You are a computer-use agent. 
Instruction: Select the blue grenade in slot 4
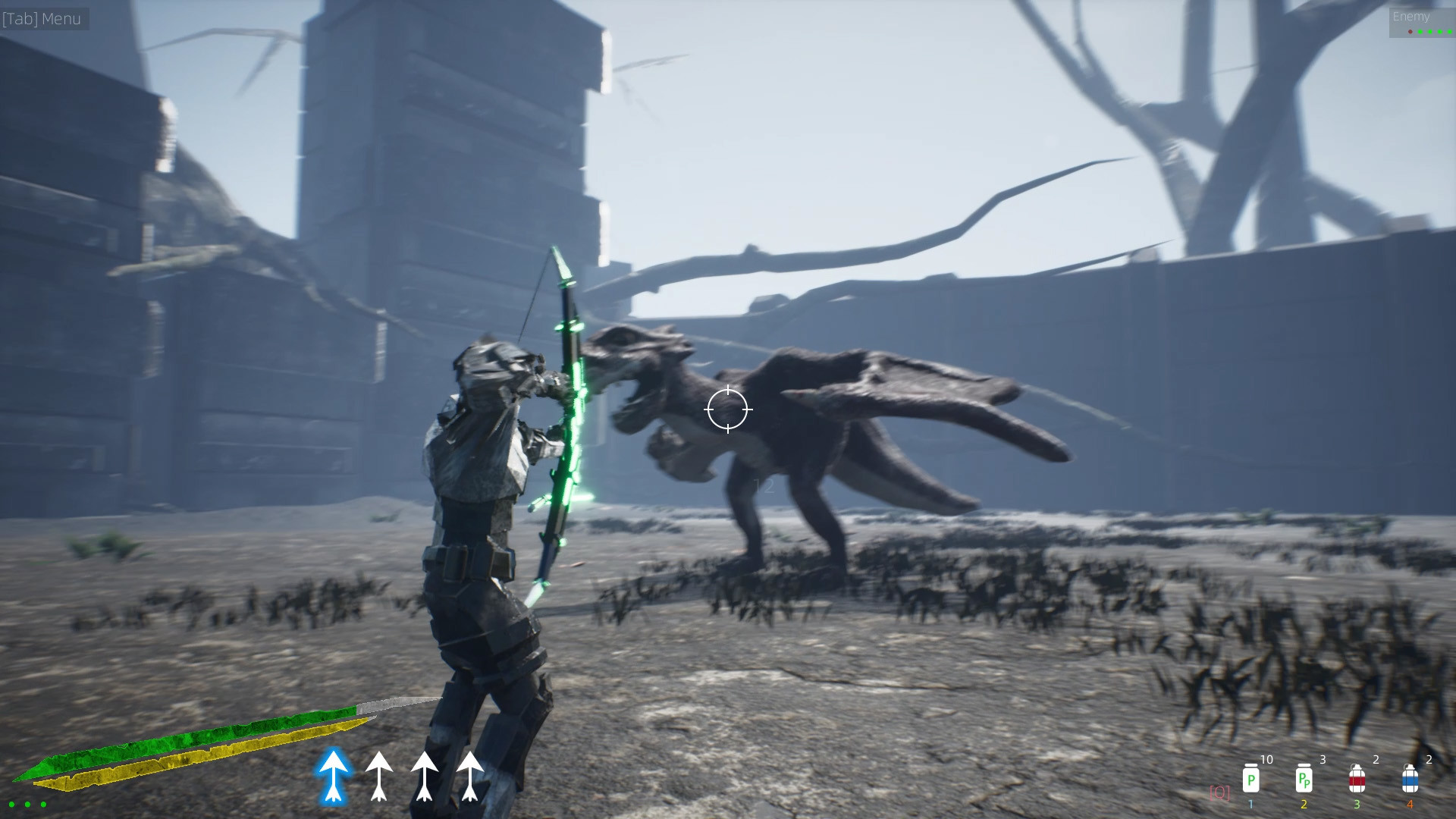tap(1409, 781)
